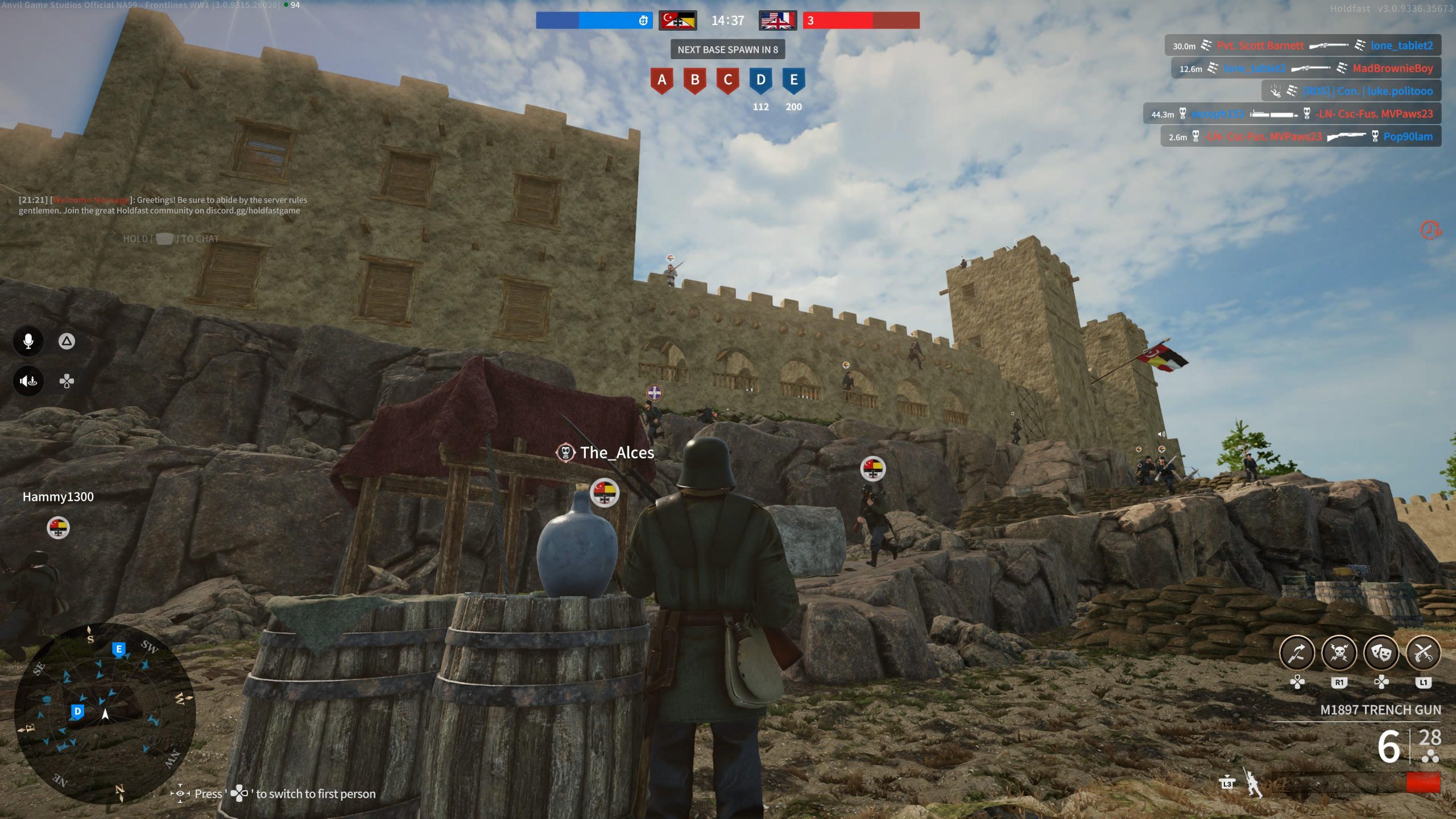Select capture point D flag

(760, 80)
